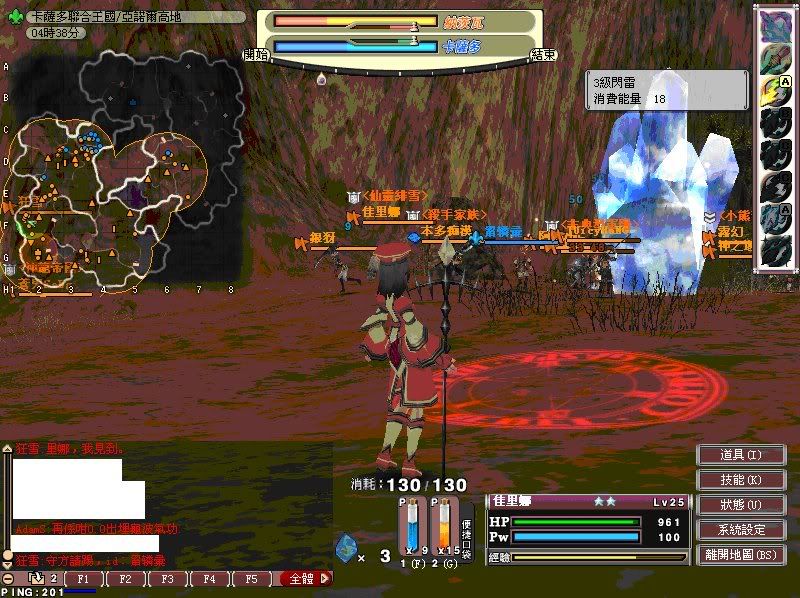Select the F1 chat shortcut button

[84, 579]
